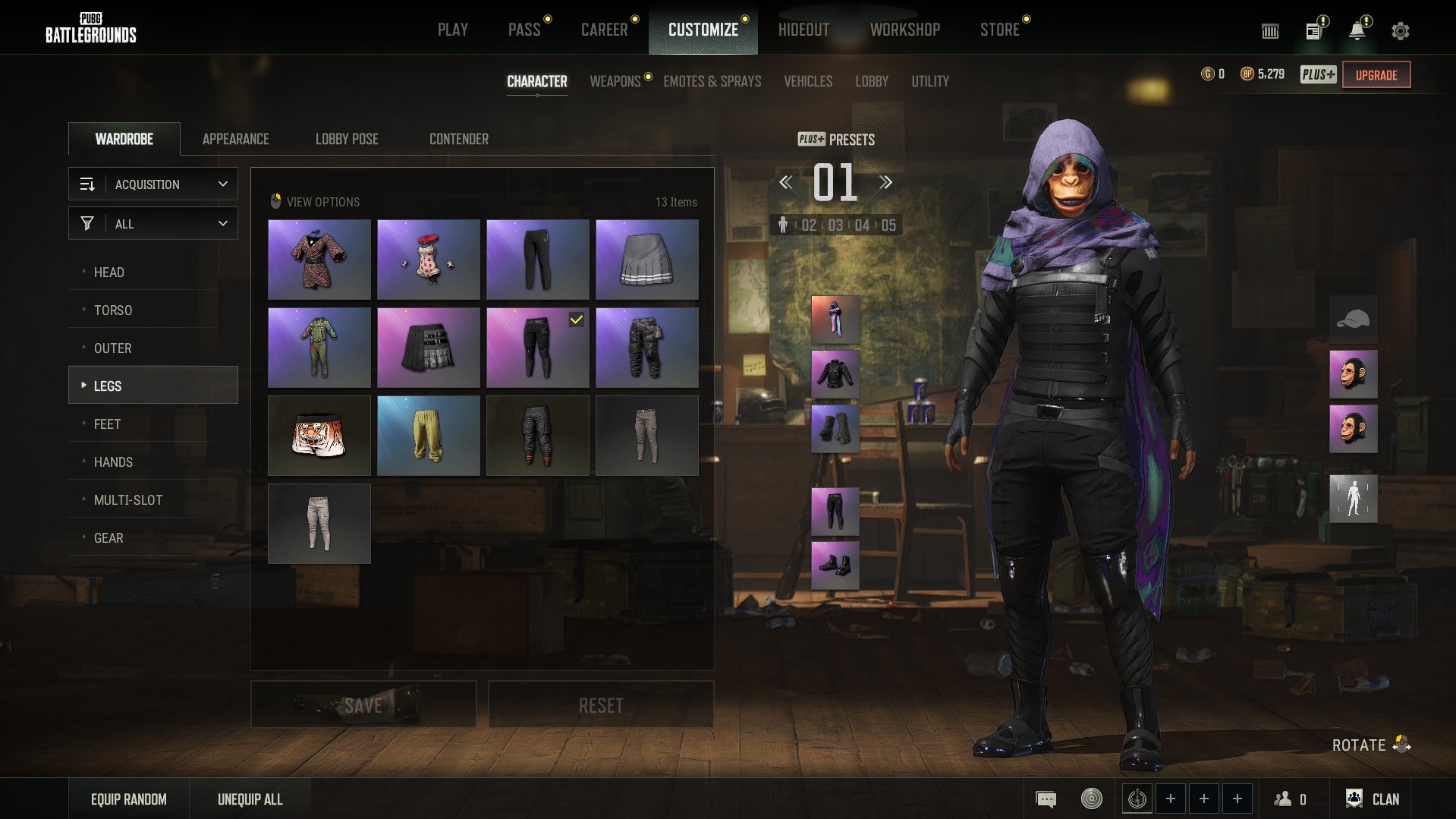Select the yellow pants item

tap(429, 436)
